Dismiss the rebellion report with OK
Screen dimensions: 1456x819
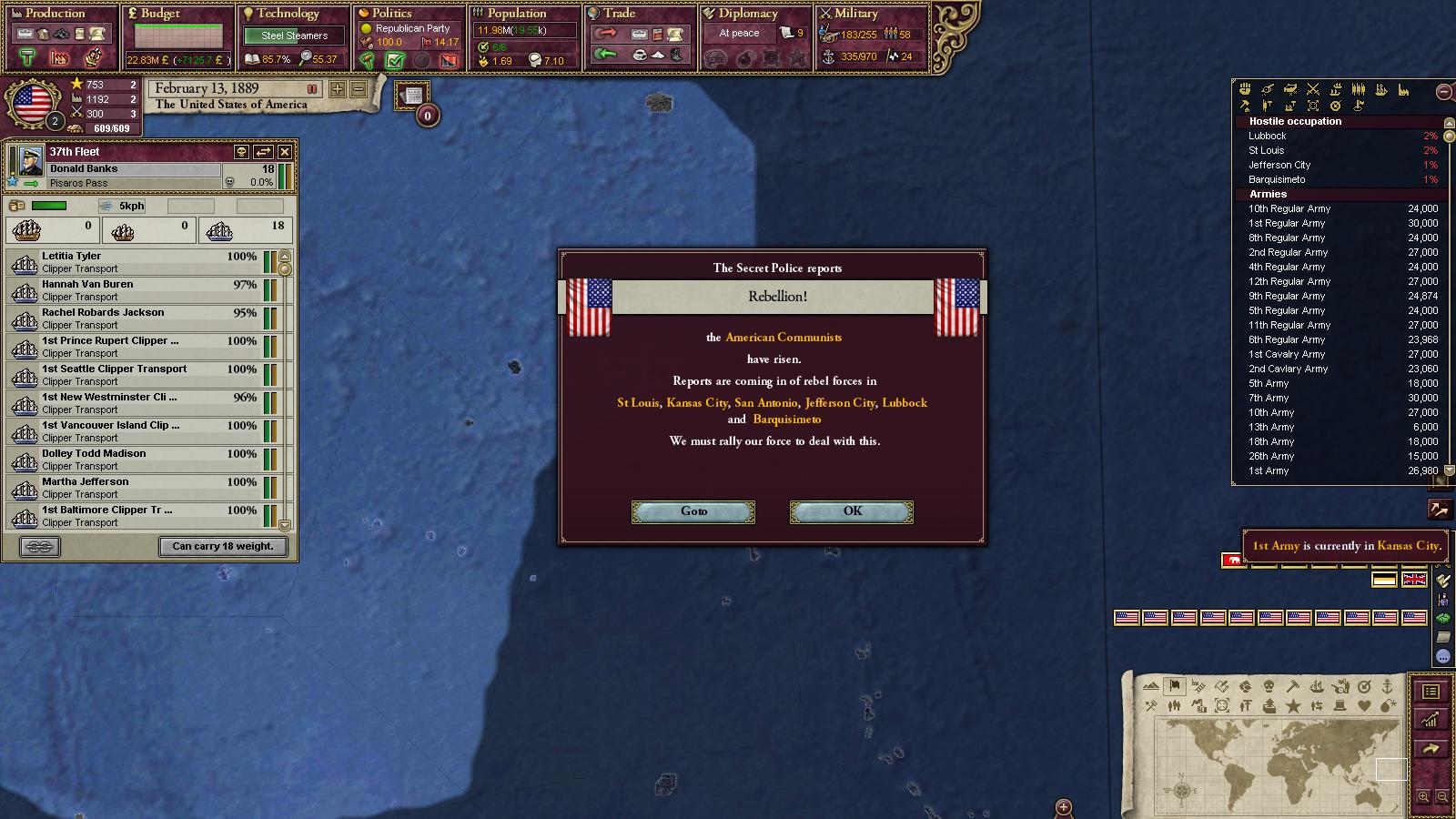851,511
